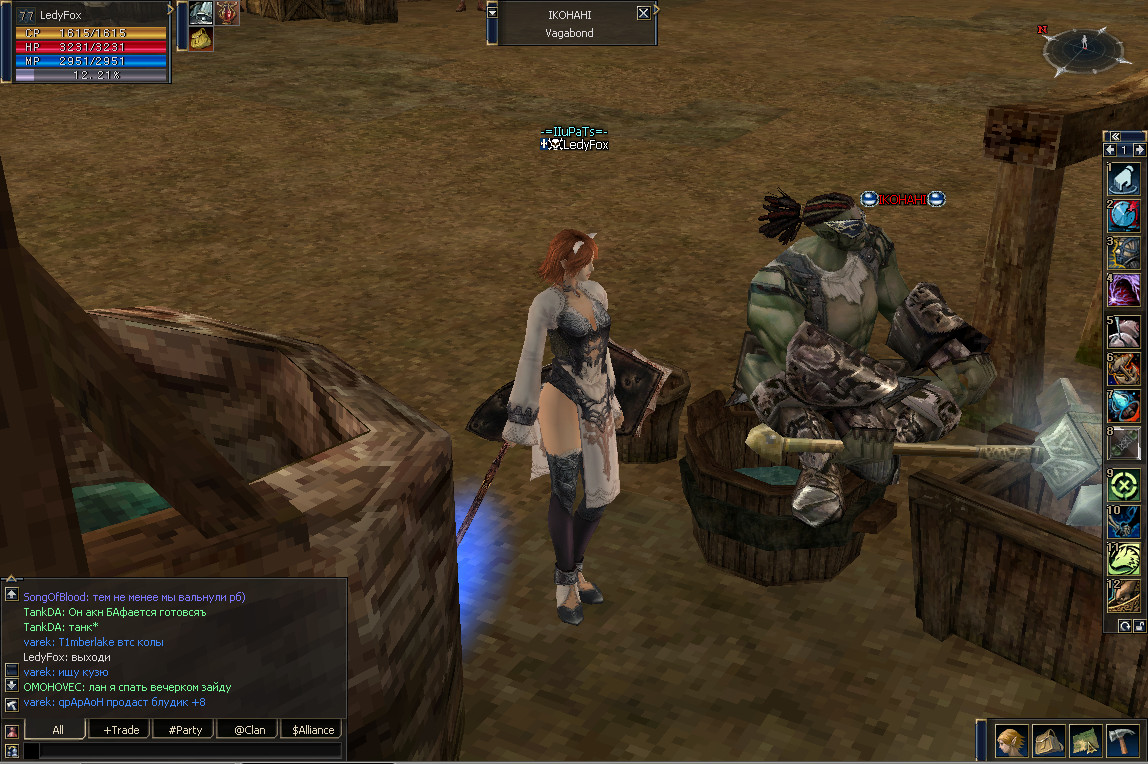Switch to the All chat tab
1148x764 pixels.
tap(58, 729)
